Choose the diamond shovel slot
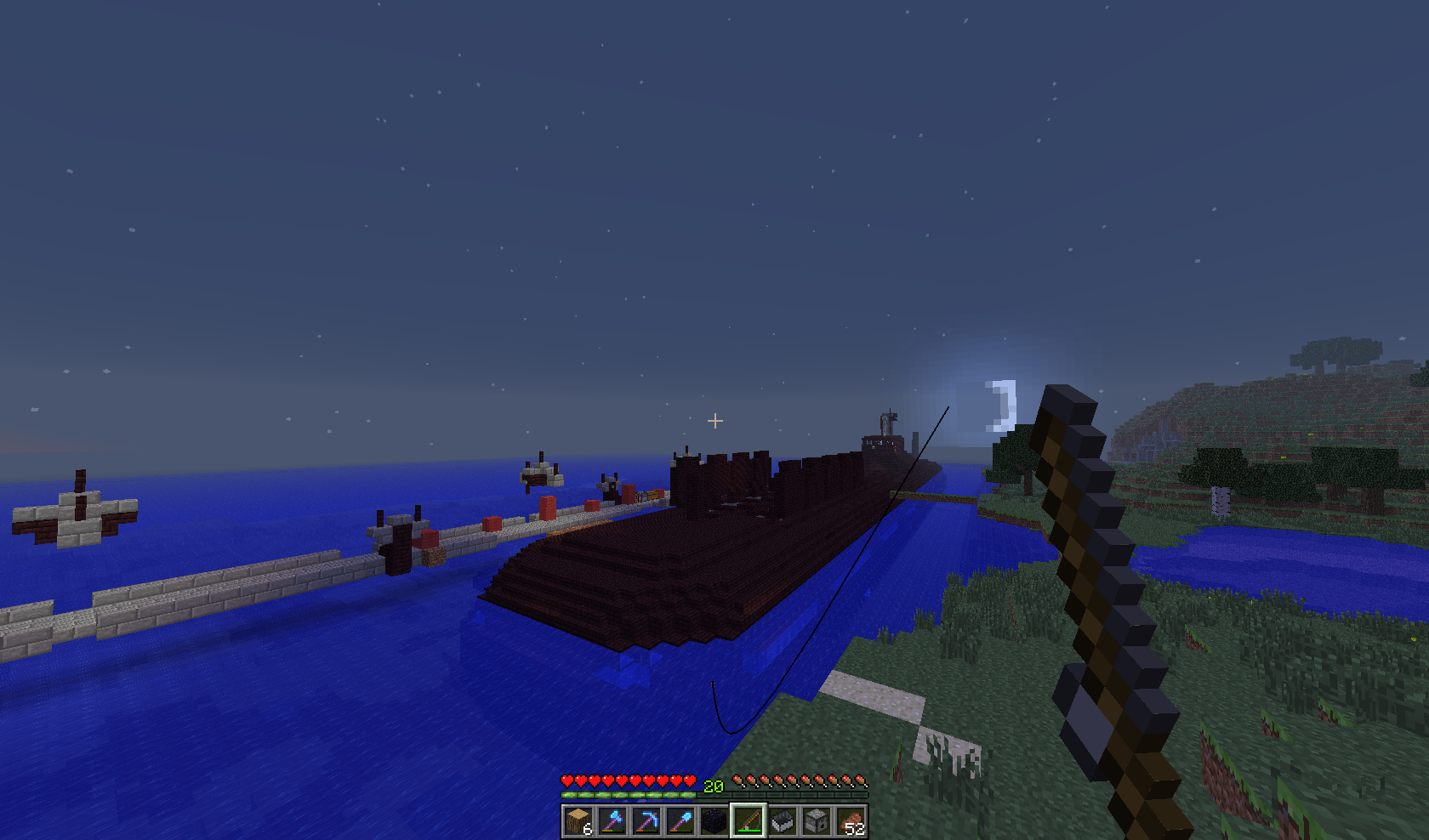 click(680, 821)
